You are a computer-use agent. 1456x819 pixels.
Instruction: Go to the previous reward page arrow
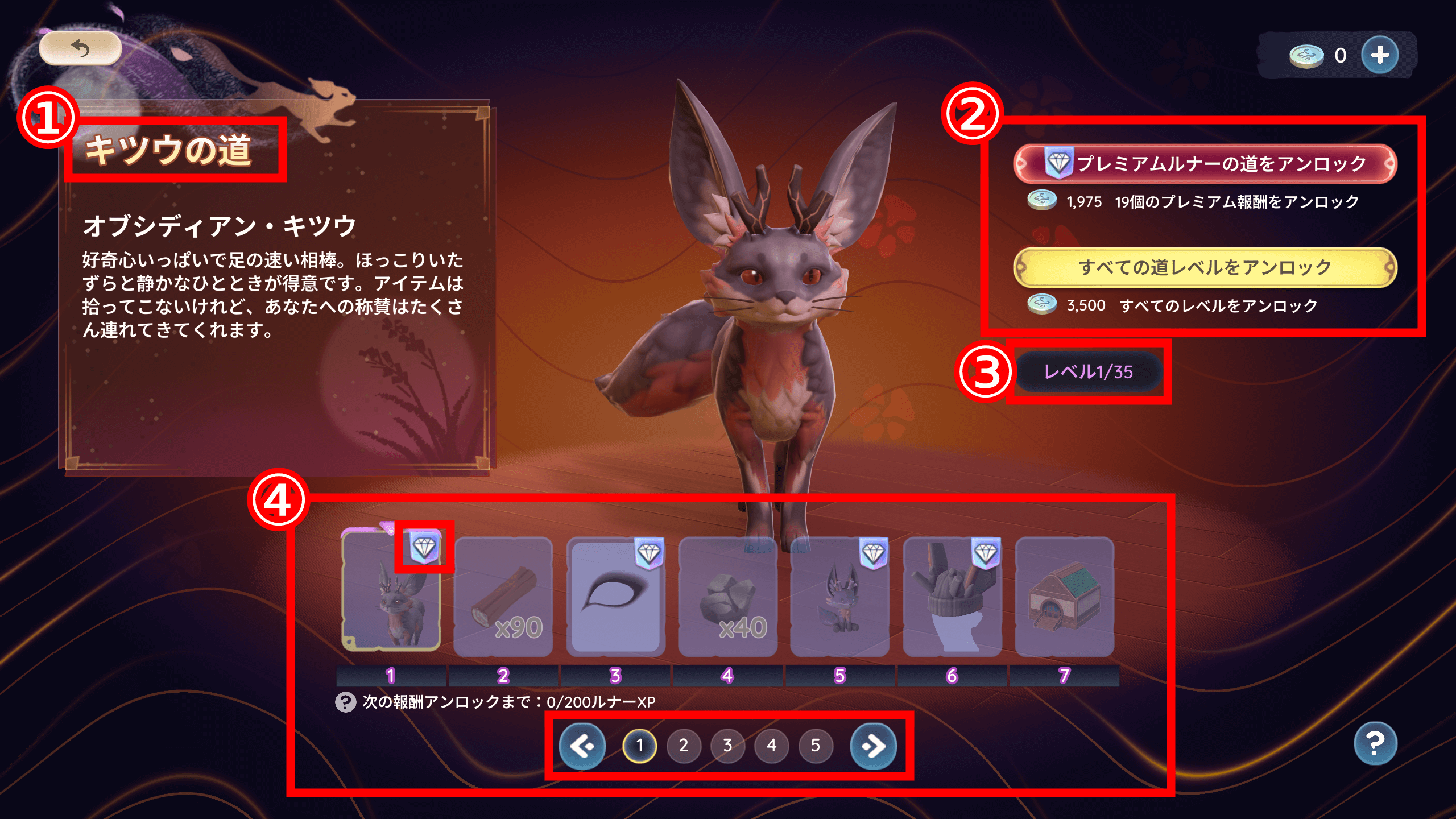tap(582, 746)
